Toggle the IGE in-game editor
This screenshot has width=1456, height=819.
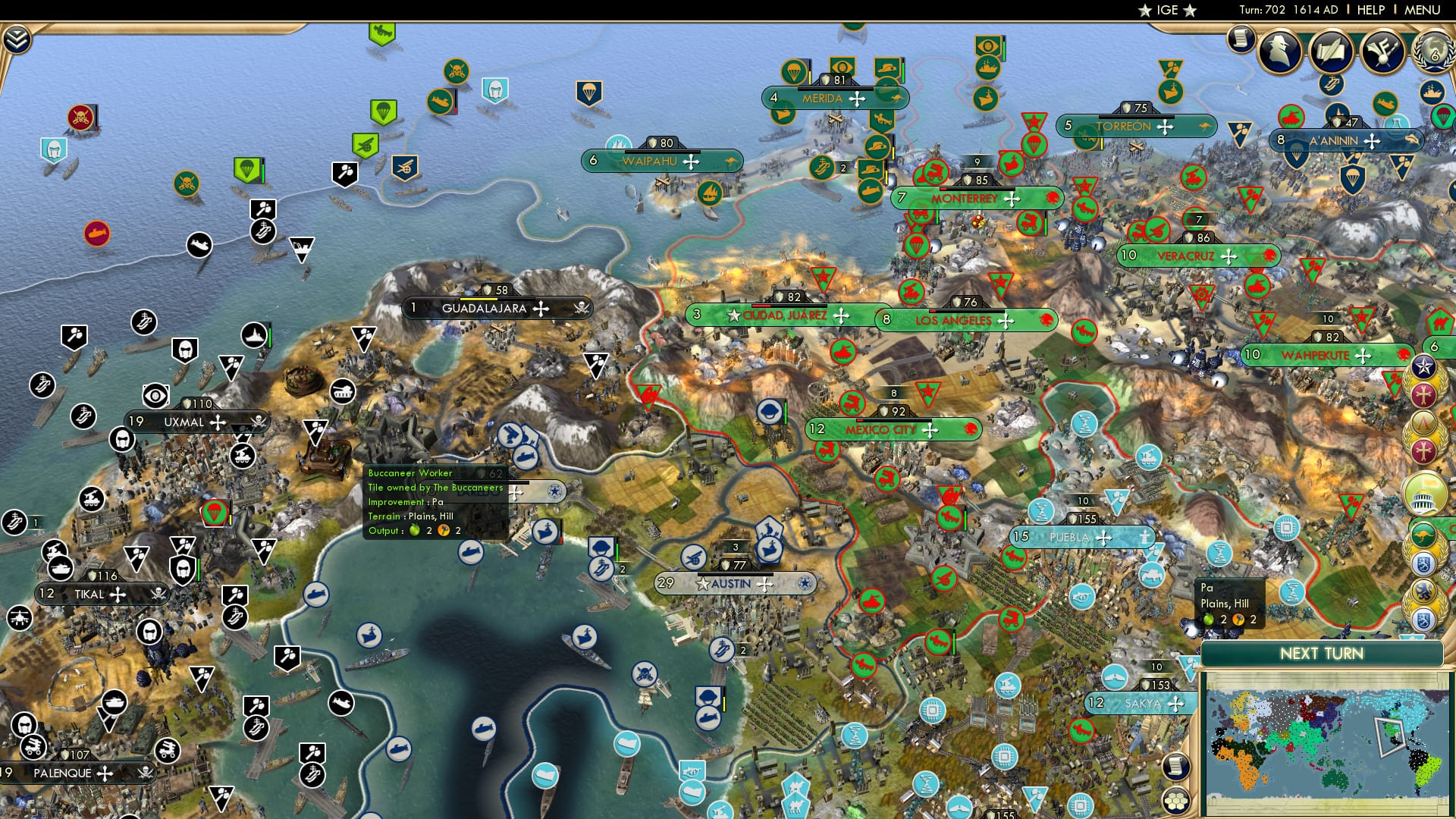pyautogui.click(x=1166, y=11)
